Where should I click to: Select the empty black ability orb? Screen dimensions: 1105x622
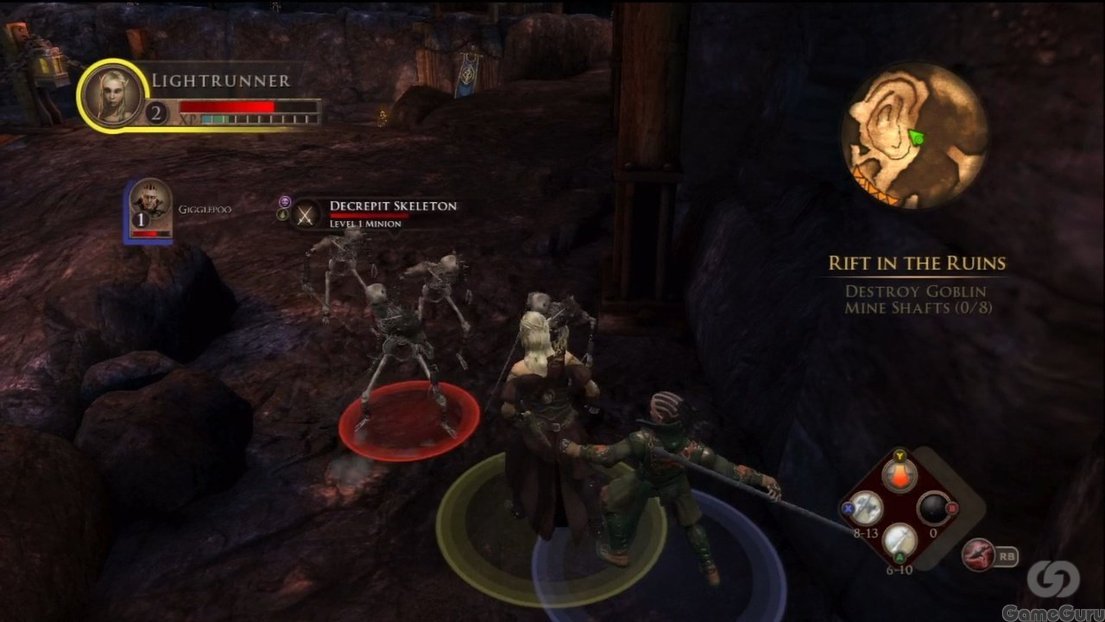pyautogui.click(x=934, y=508)
